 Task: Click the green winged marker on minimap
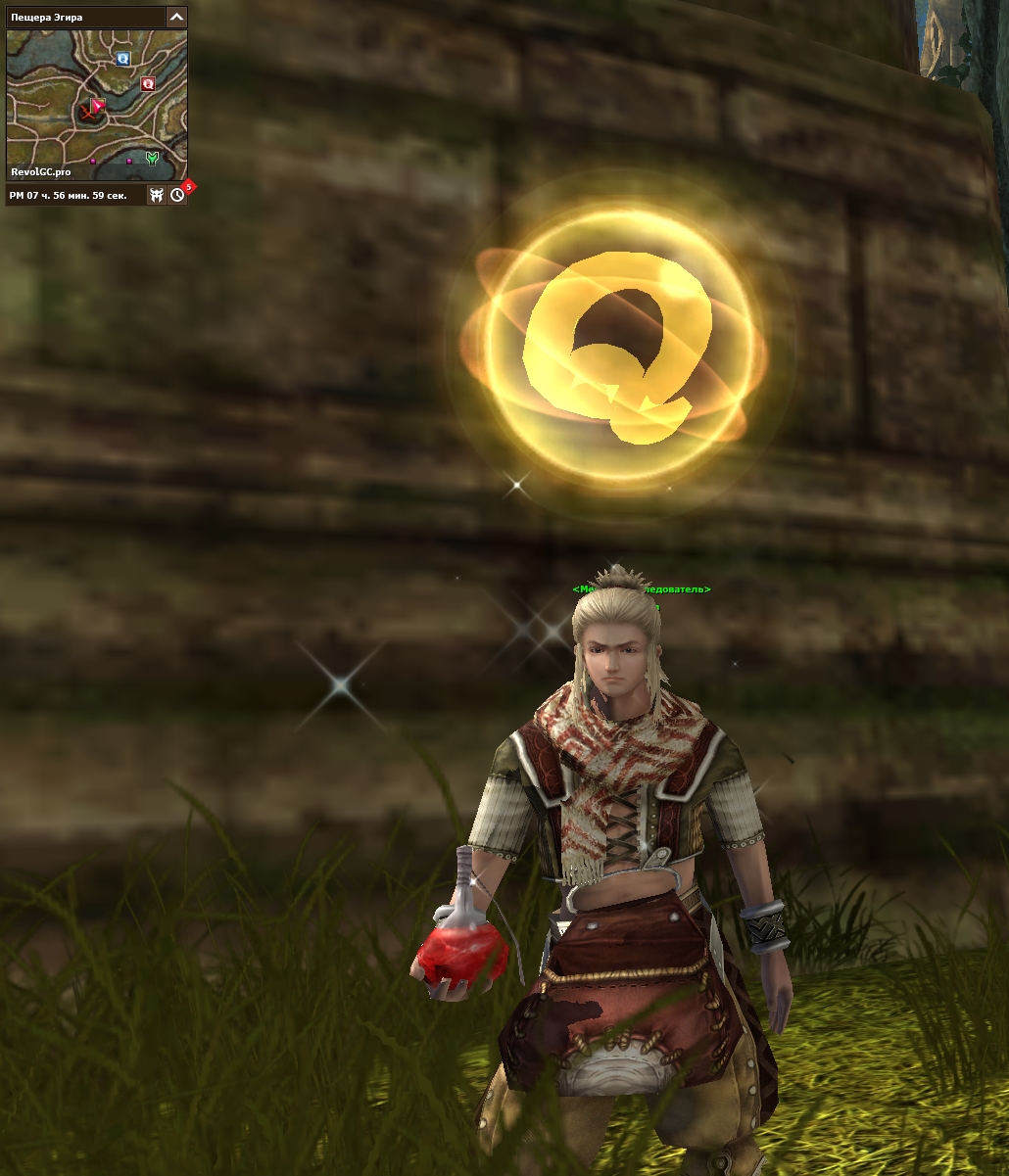pyautogui.click(x=151, y=158)
